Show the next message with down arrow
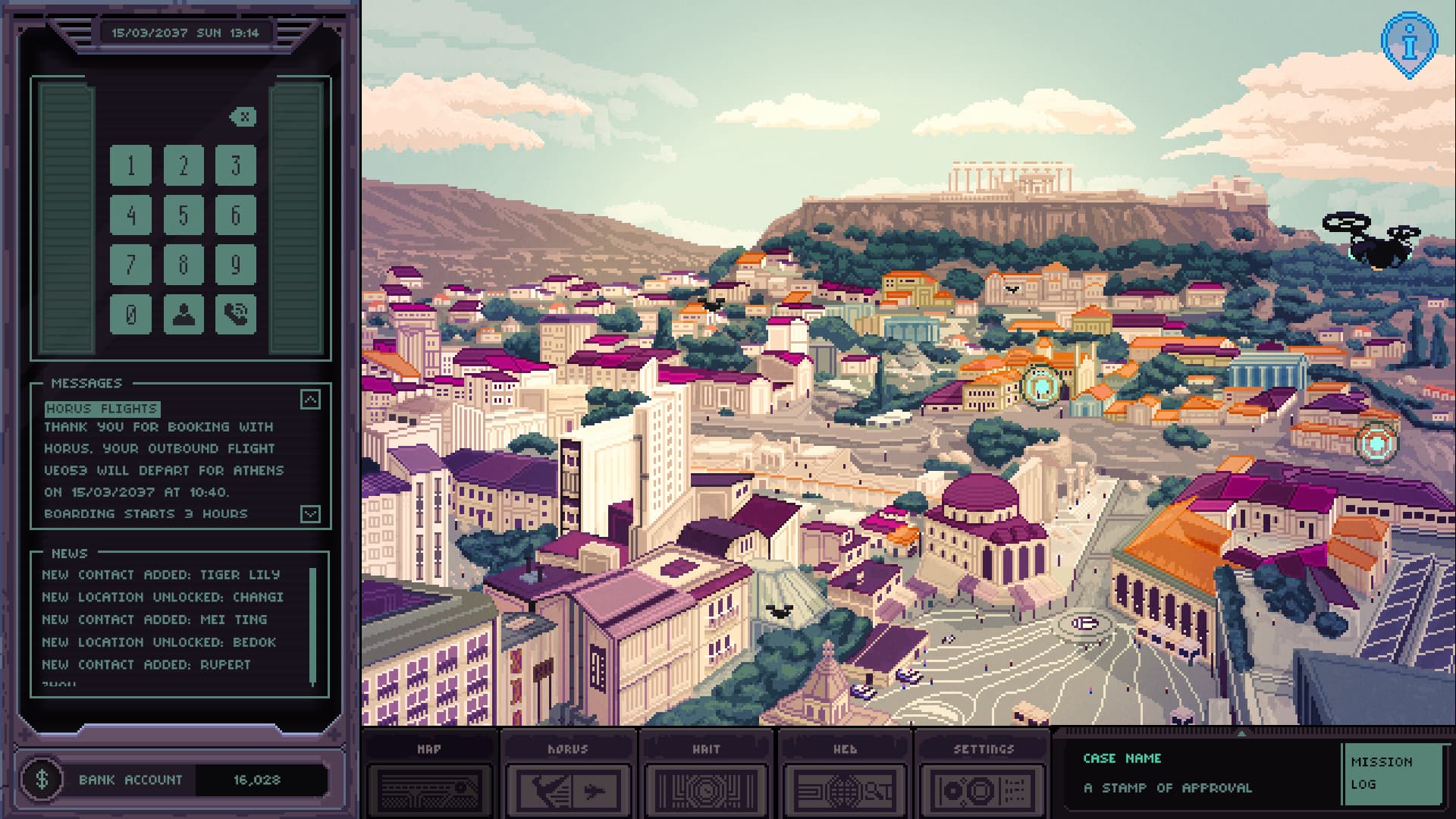 click(x=310, y=514)
